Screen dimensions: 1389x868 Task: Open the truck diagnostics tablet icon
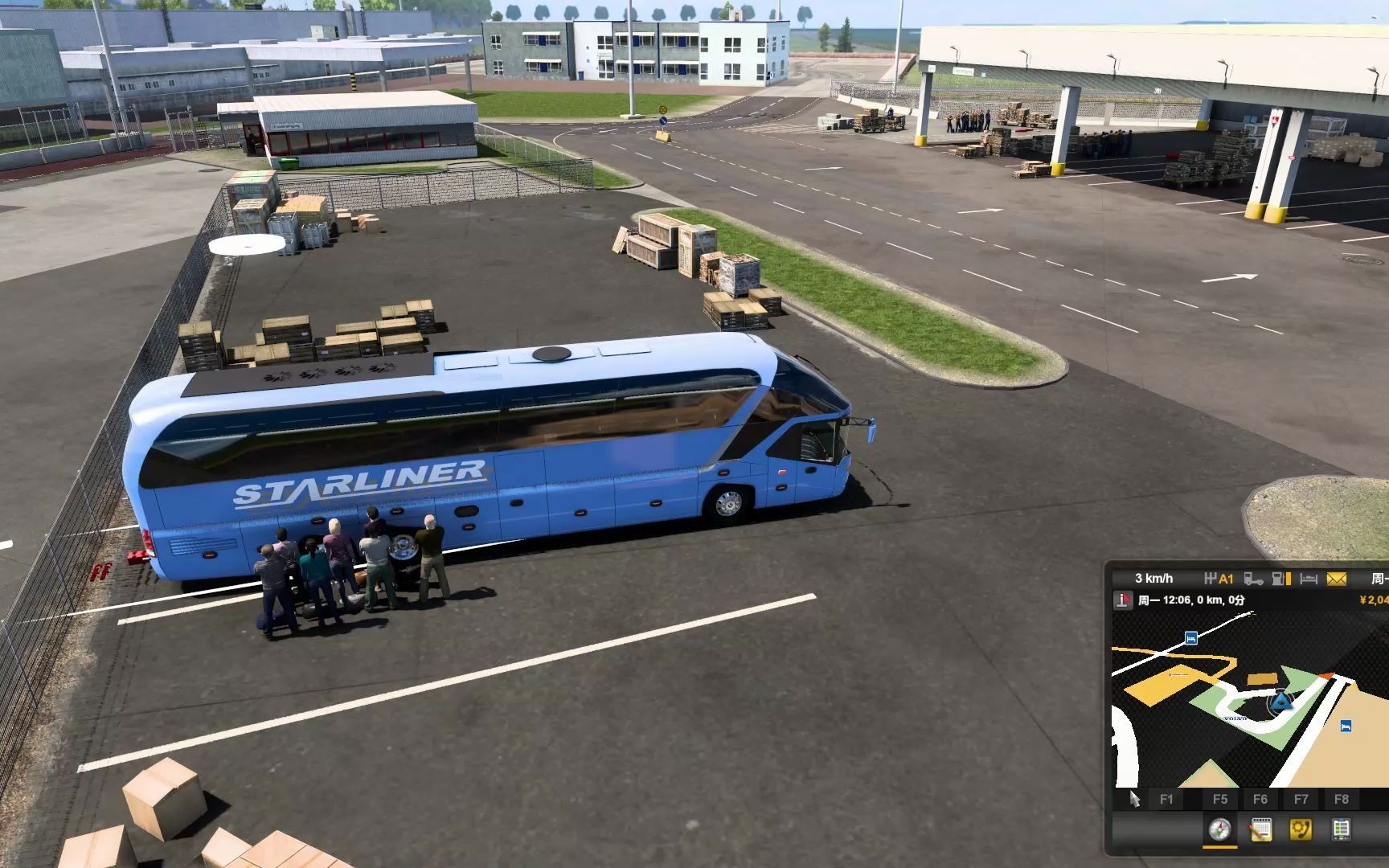1341,829
